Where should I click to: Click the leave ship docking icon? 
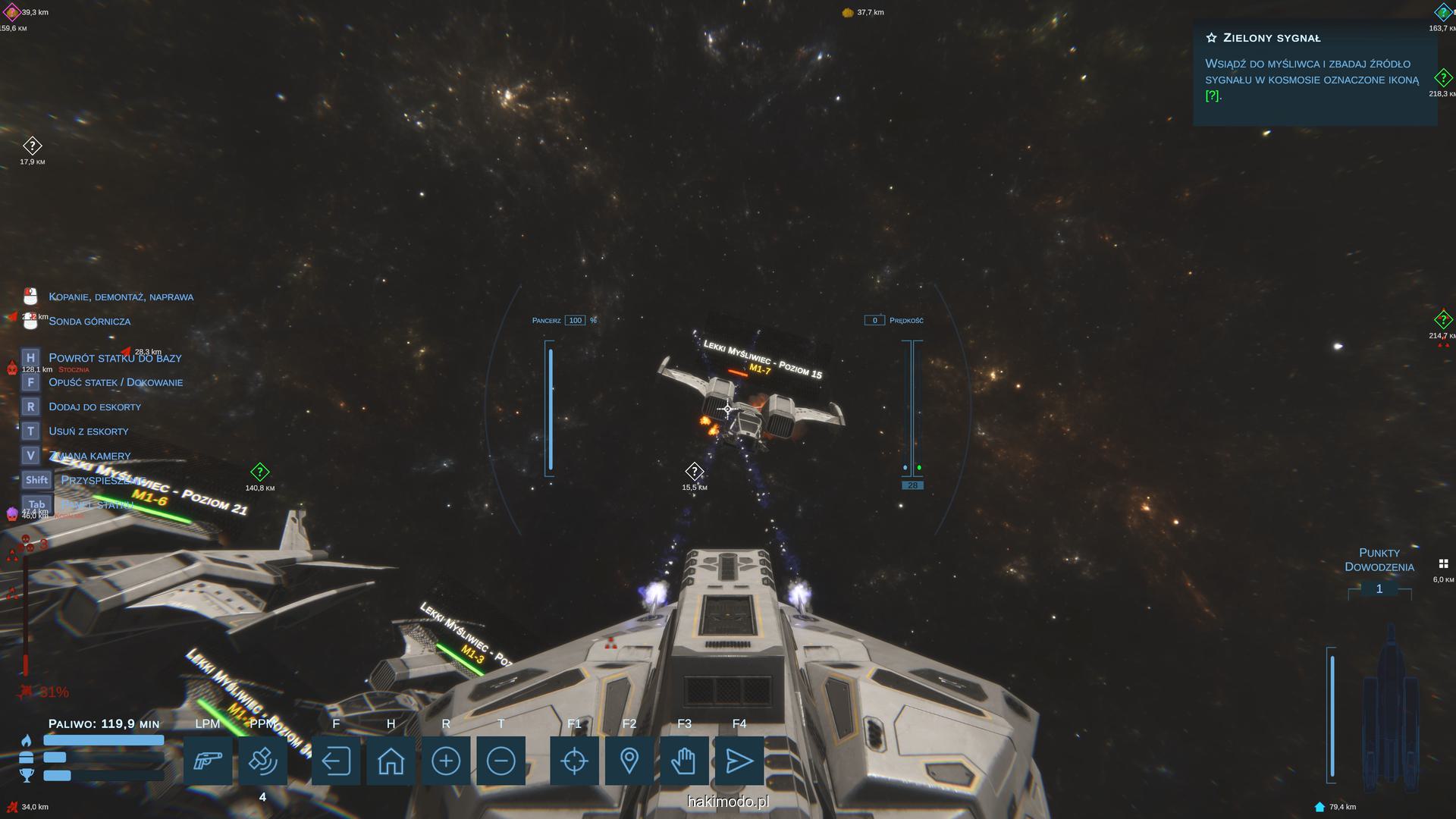click(x=336, y=761)
